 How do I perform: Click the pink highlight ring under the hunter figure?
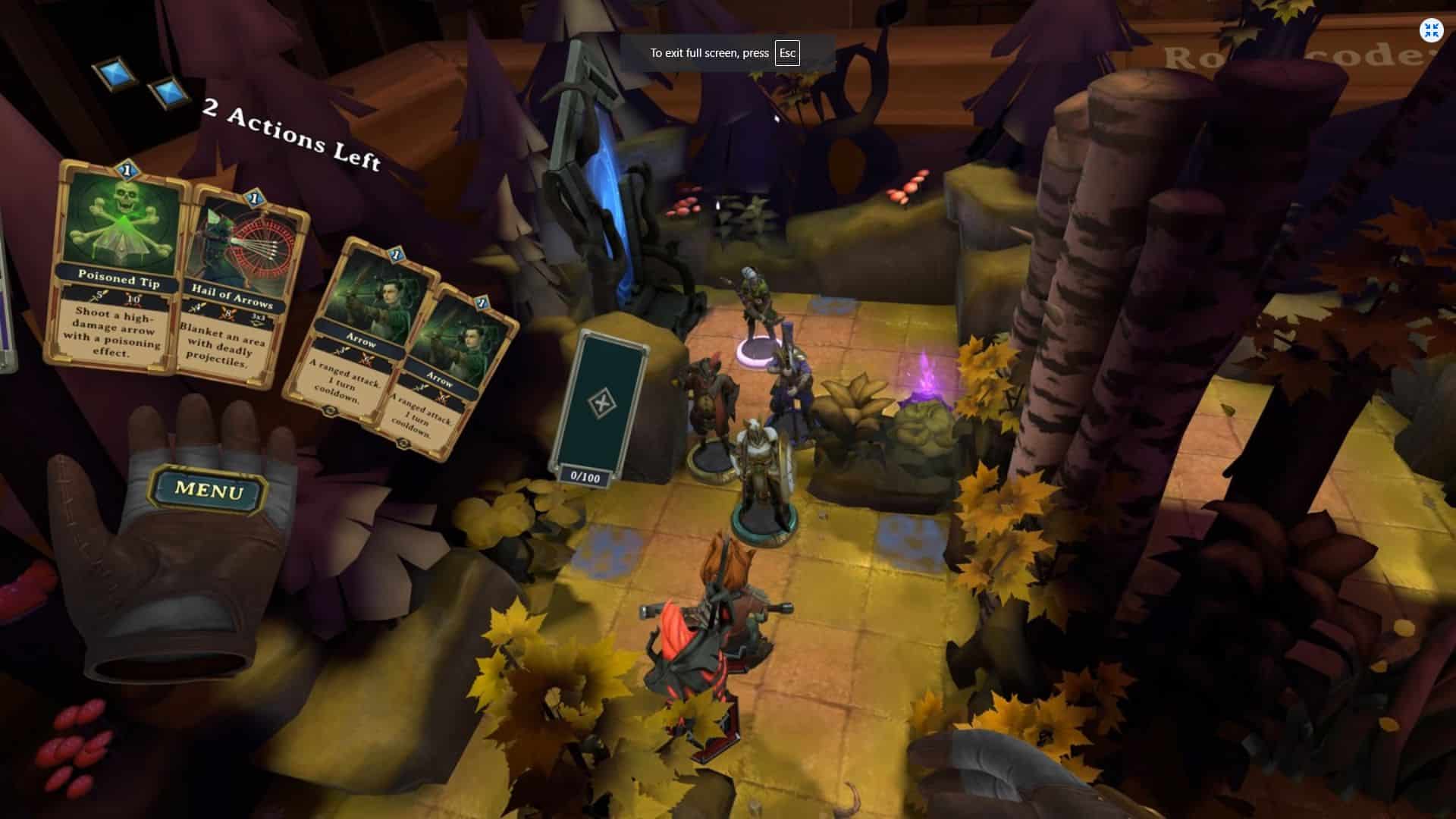(x=756, y=353)
